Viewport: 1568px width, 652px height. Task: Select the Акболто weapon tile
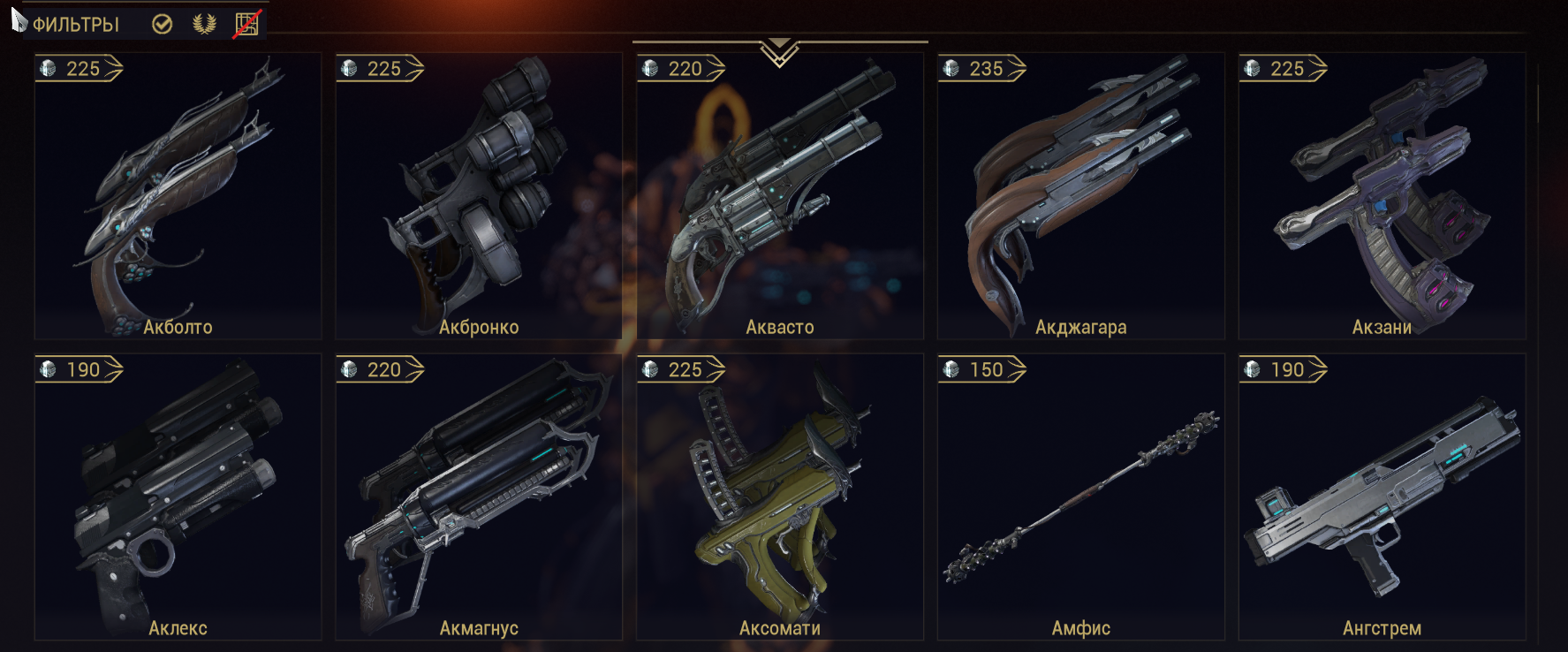178,196
